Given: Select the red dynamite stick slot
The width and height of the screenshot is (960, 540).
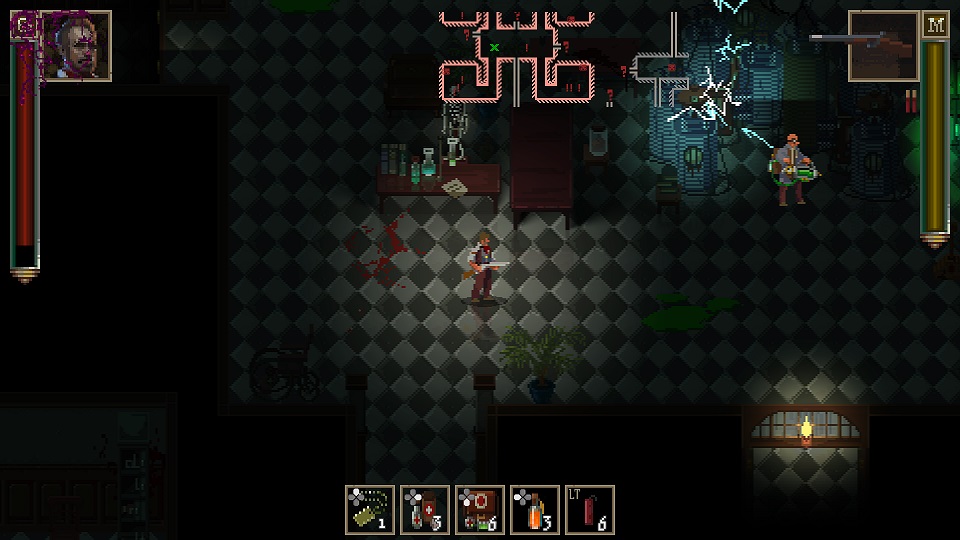Looking at the screenshot, I should (x=590, y=509).
